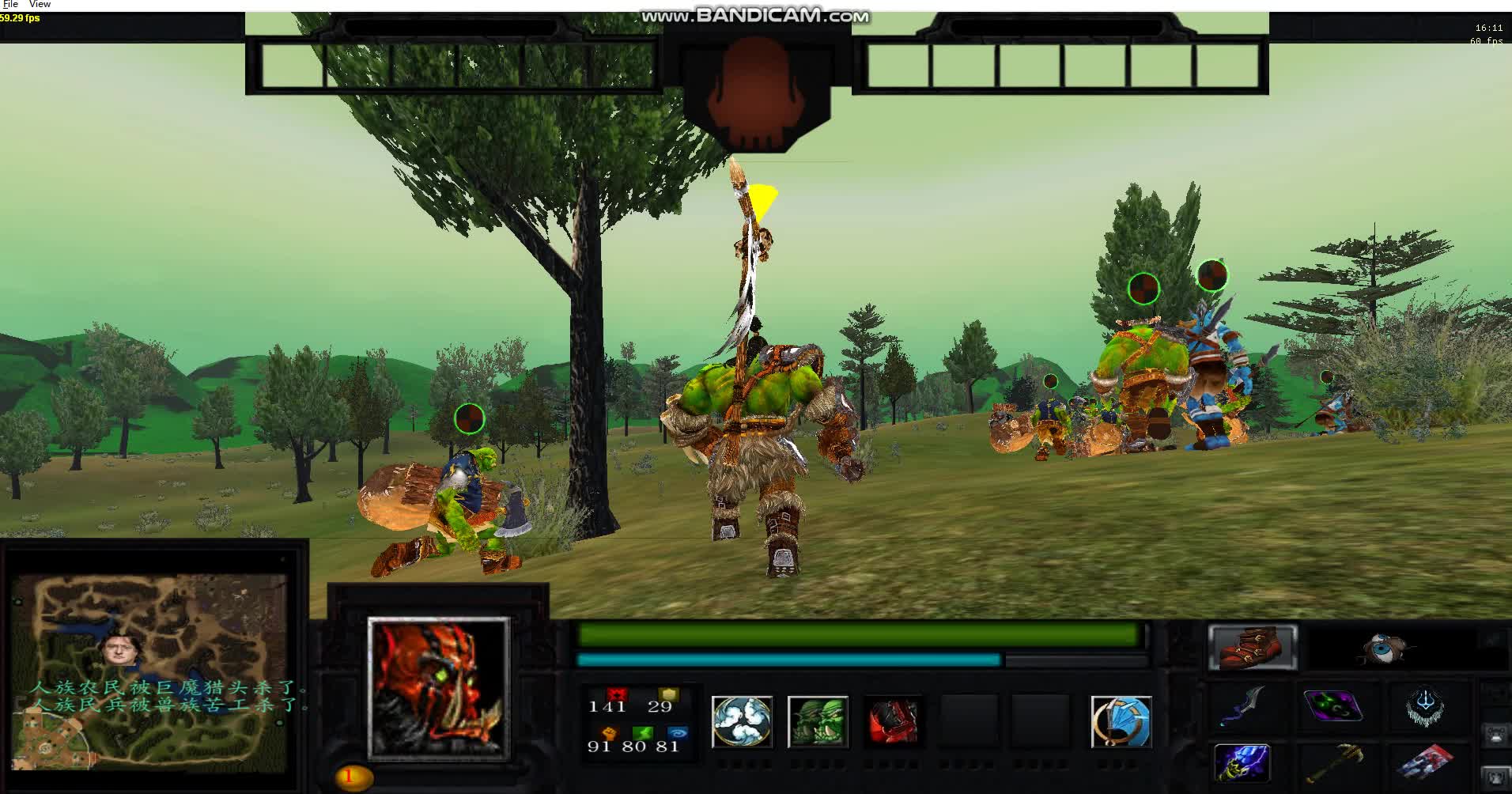Select the red boots in inventory
1512x794 pixels.
tap(1253, 647)
